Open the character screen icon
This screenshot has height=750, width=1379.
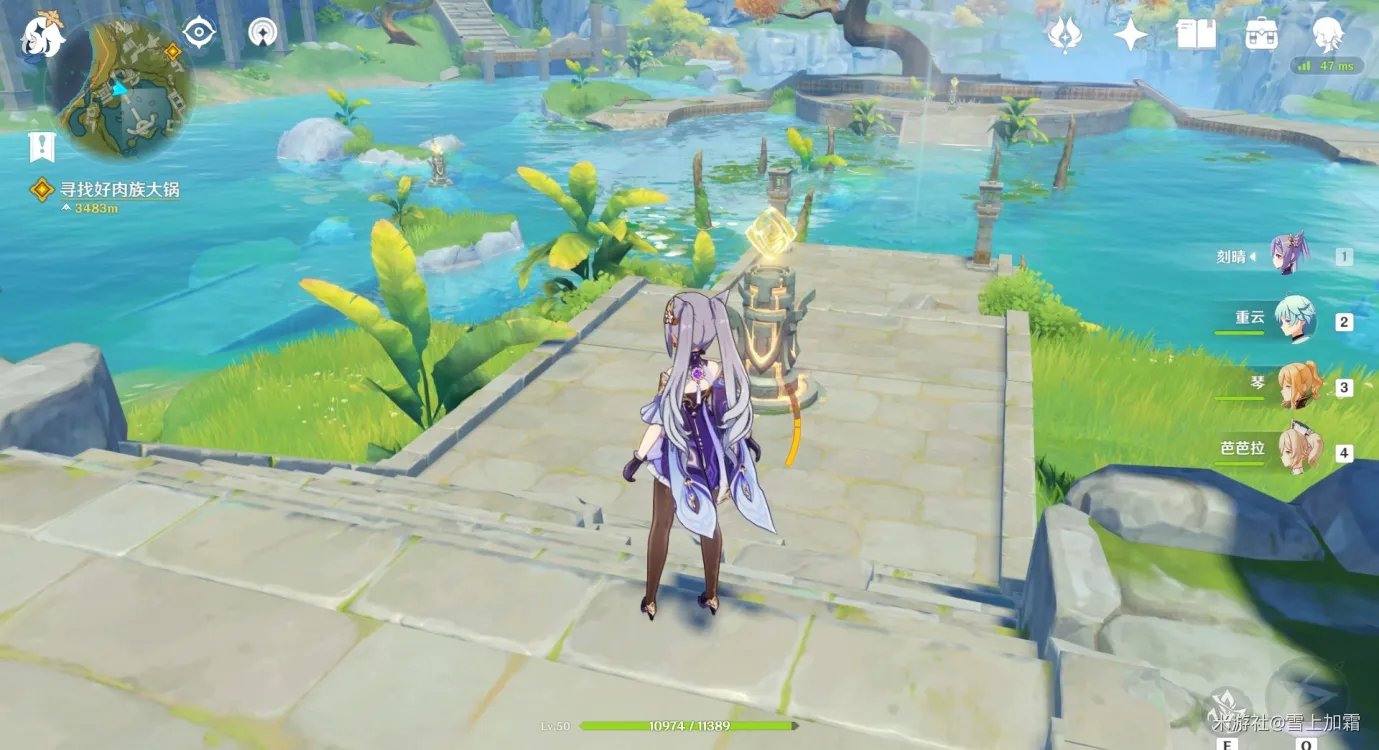(1327, 33)
